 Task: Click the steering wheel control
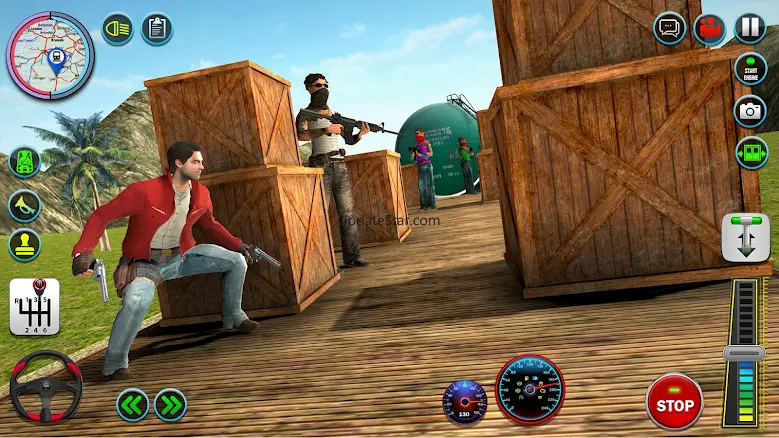point(45,386)
